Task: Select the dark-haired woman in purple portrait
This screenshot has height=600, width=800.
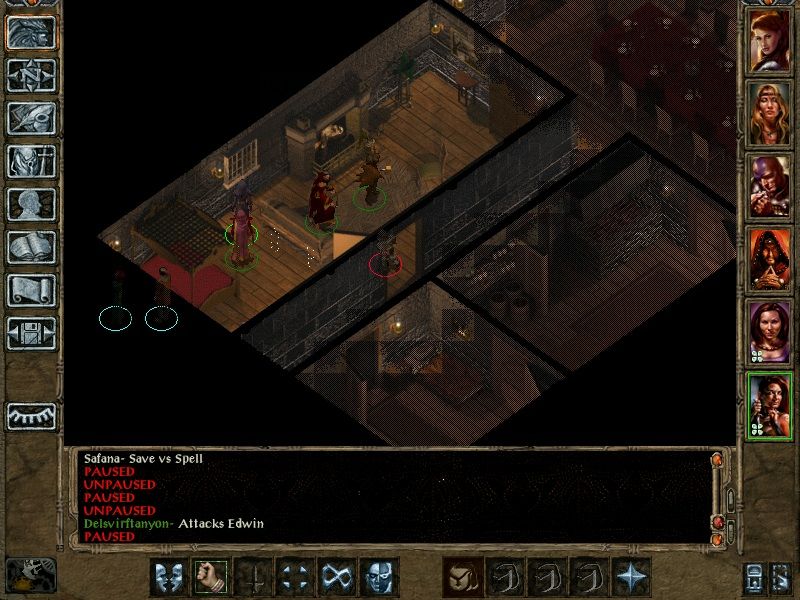Action: click(769, 332)
